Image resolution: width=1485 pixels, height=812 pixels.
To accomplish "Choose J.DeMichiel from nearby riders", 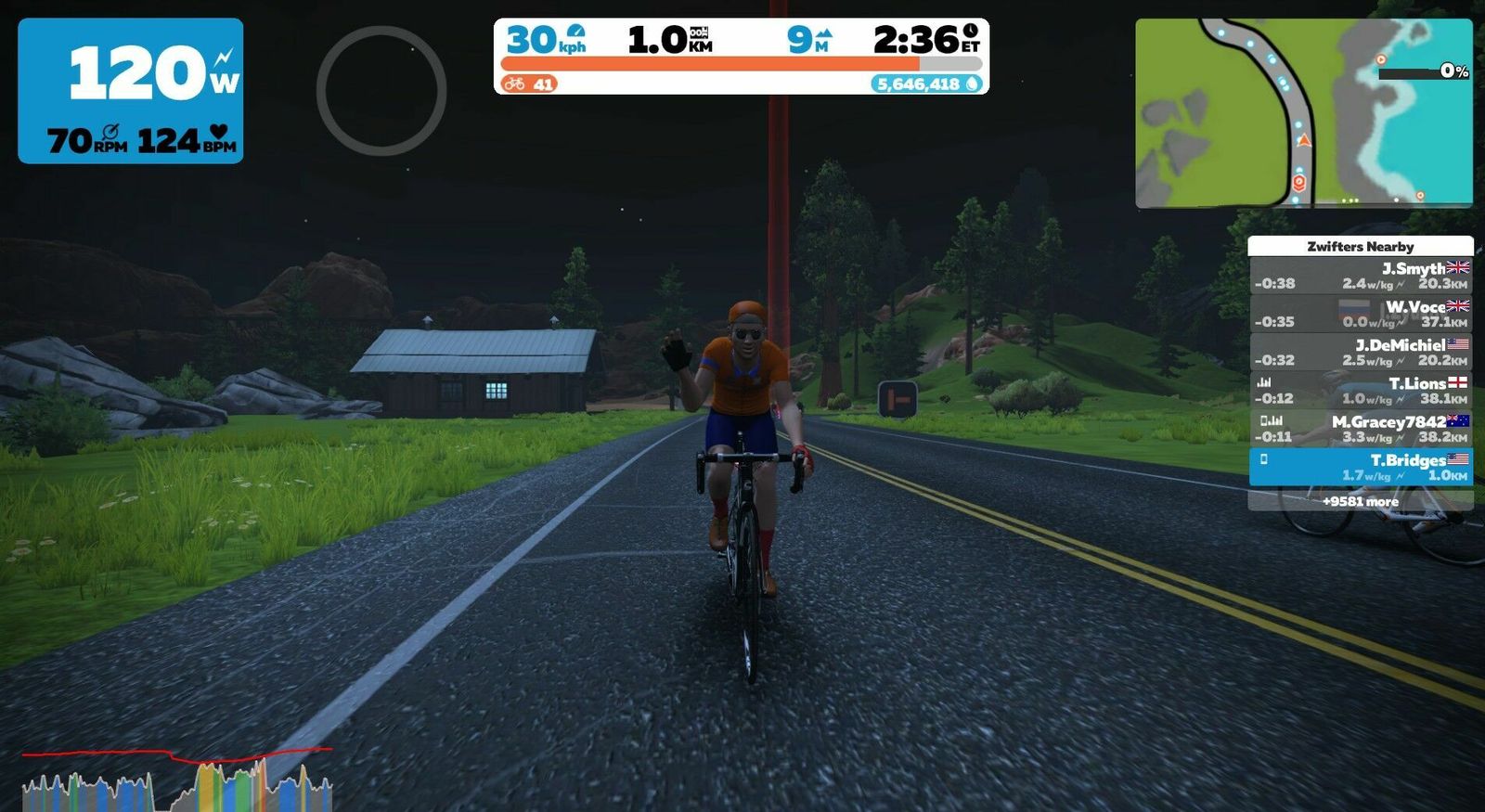I will coord(1361,352).
